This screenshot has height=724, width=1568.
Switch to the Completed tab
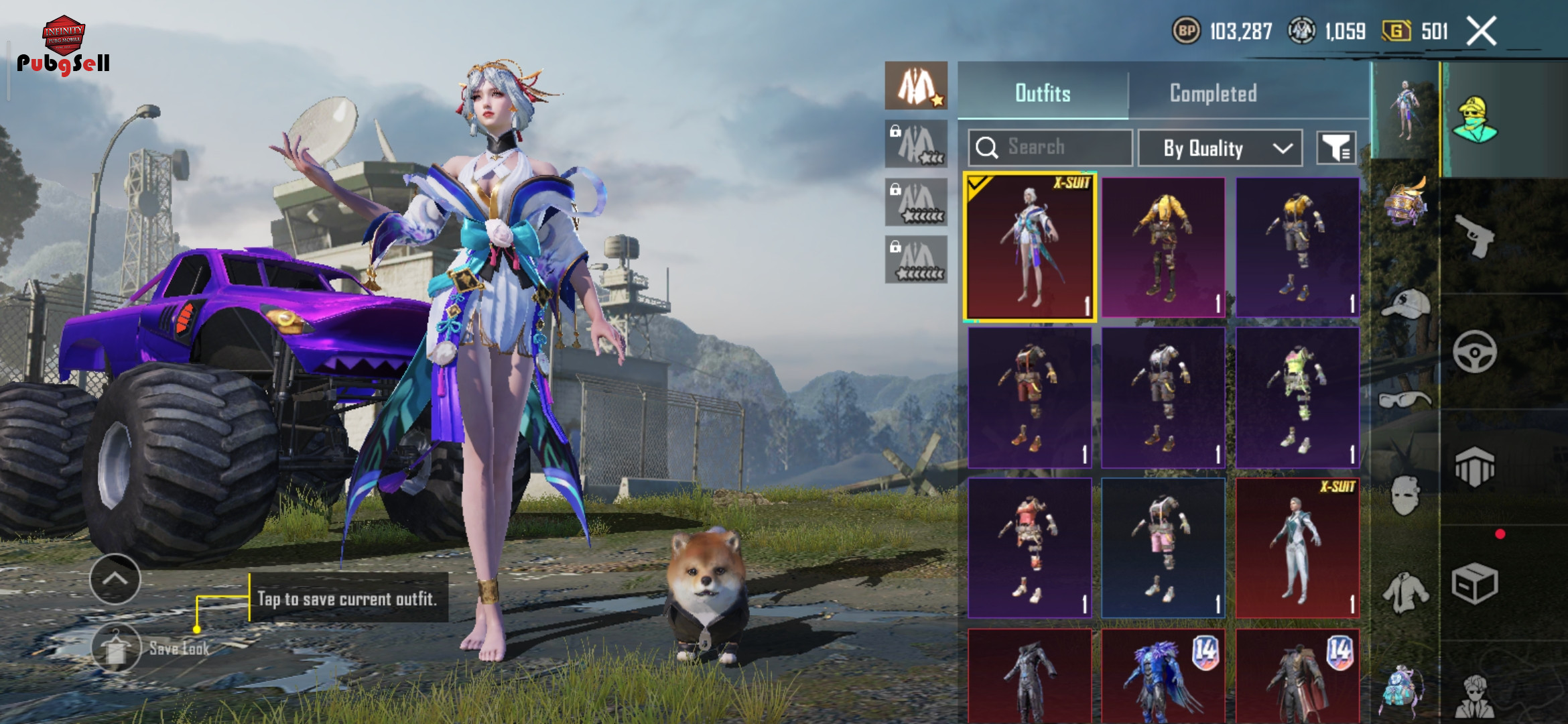coord(1213,93)
